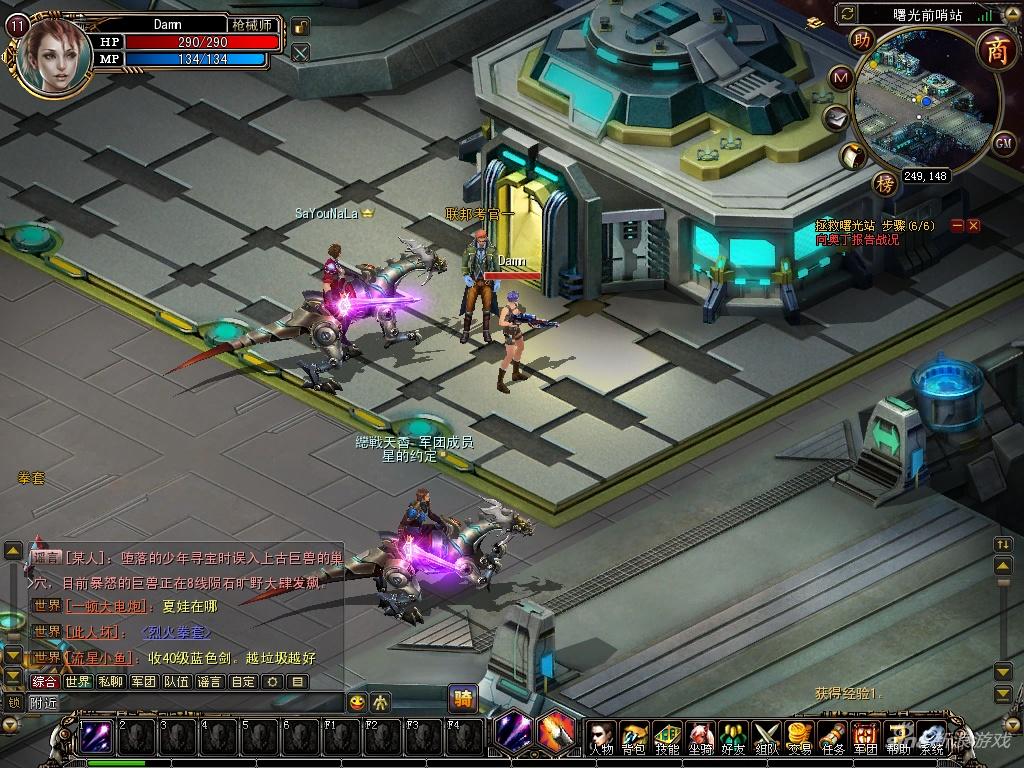
Task: Open the 榜 ranking button
Action: pyautogui.click(x=884, y=183)
